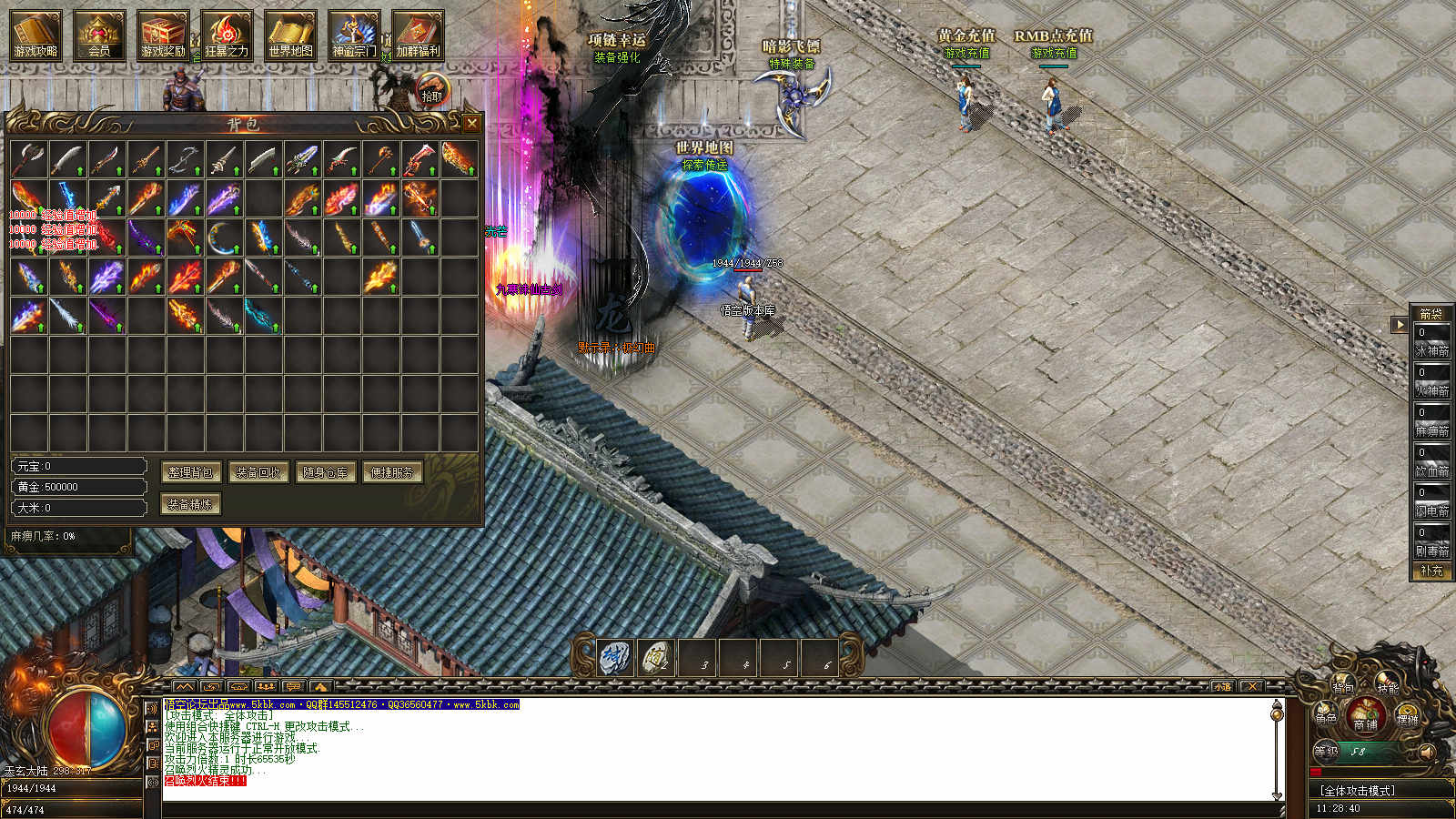Open the 便捷服务 quick services
Viewport: 1456px width, 819px height.
[392, 472]
